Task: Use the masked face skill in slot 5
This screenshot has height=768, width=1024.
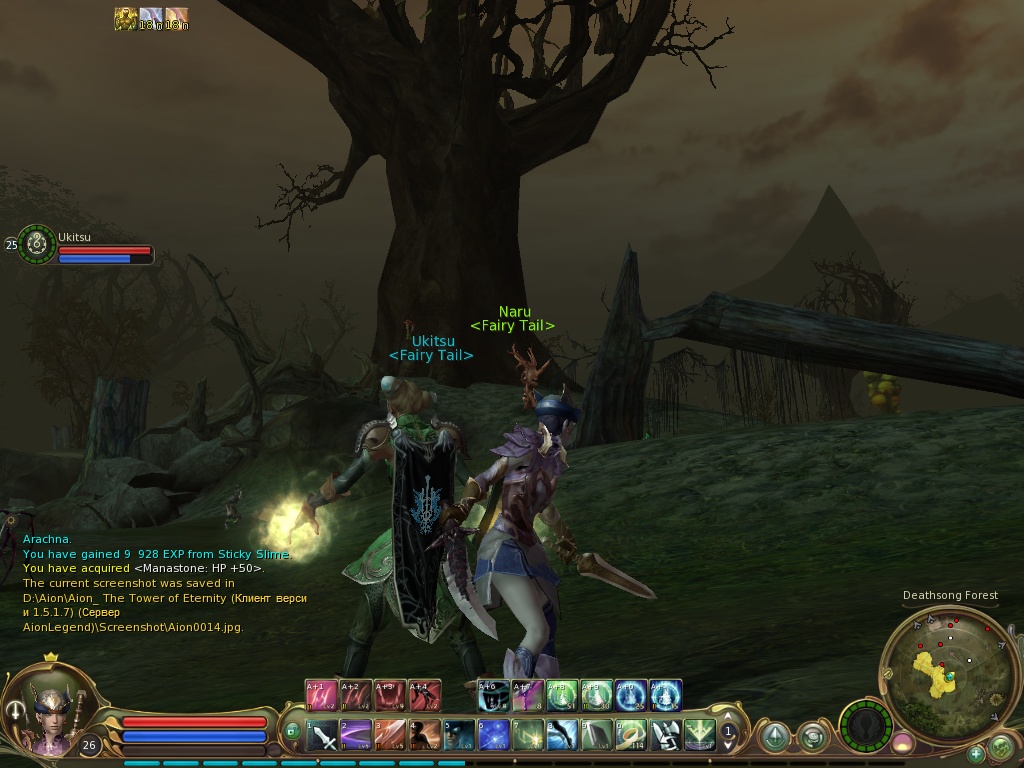Action: (x=459, y=736)
